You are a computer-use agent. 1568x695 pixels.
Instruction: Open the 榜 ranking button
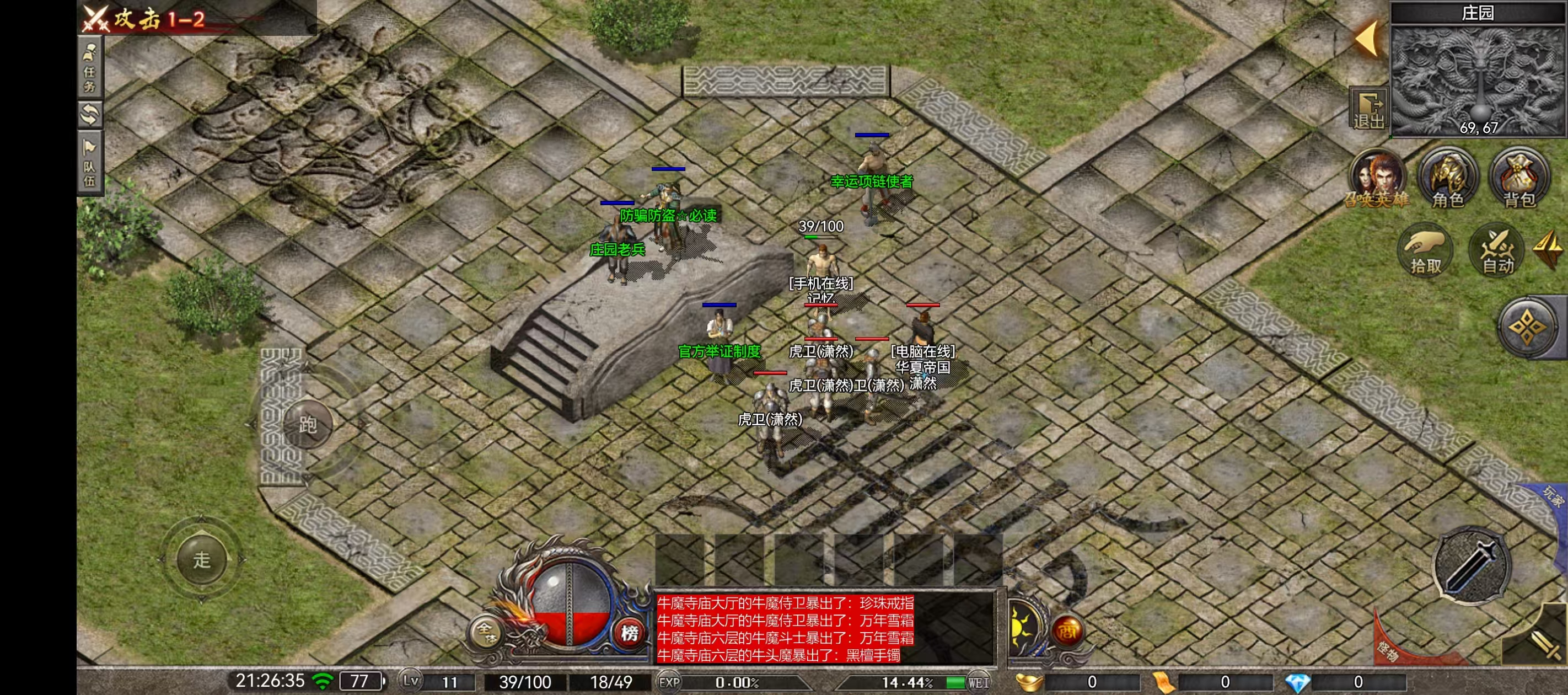click(630, 633)
